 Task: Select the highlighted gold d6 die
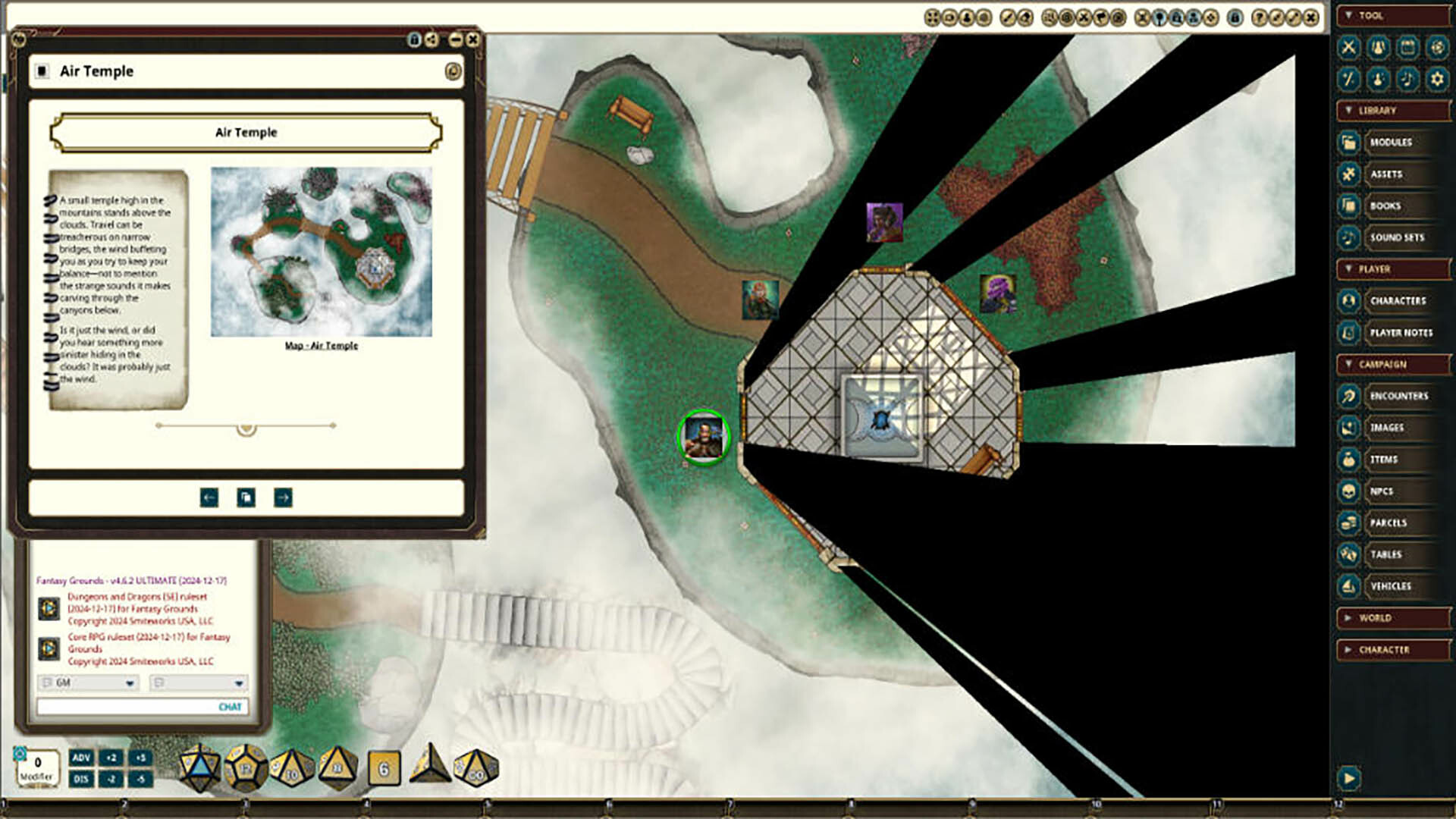[x=383, y=768]
